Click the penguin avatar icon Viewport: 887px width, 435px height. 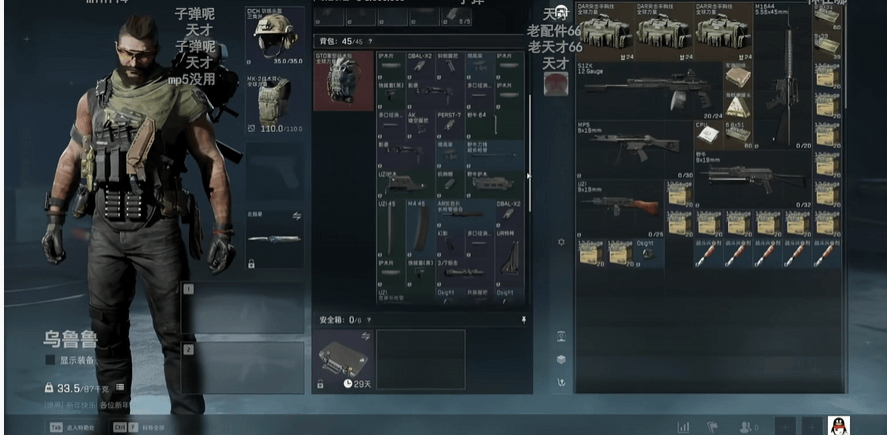[x=840, y=425]
